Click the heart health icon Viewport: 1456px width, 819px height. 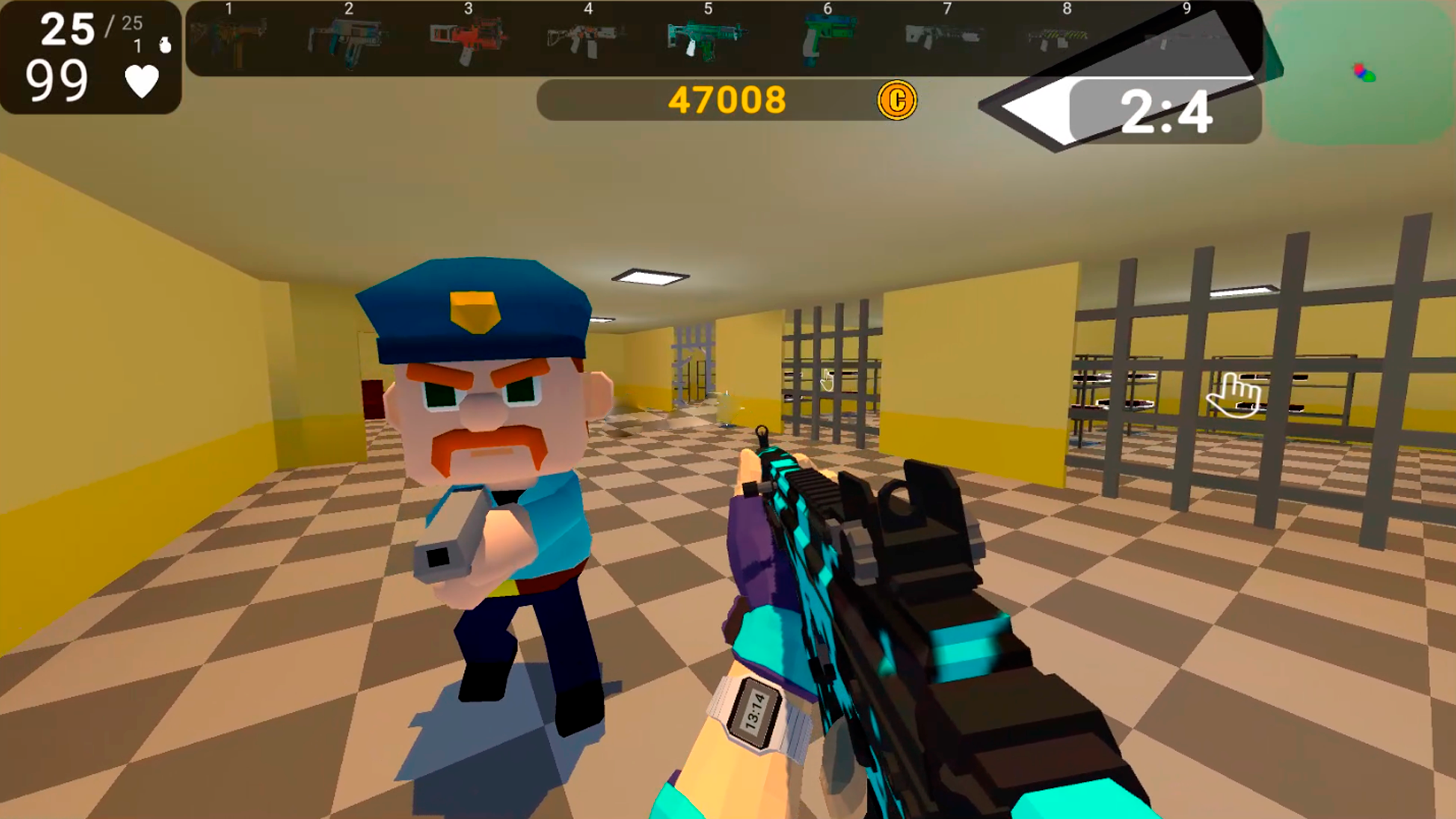140,80
